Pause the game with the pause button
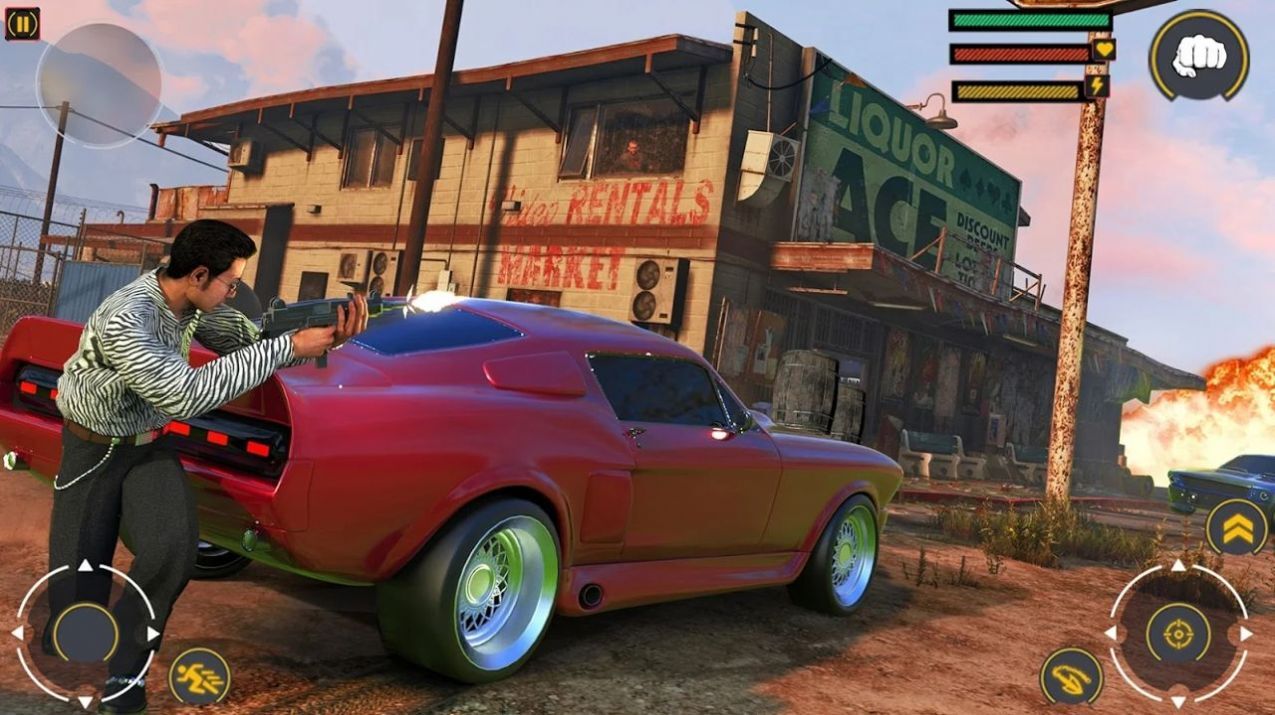Image resolution: width=1275 pixels, height=715 pixels. pos(22,23)
